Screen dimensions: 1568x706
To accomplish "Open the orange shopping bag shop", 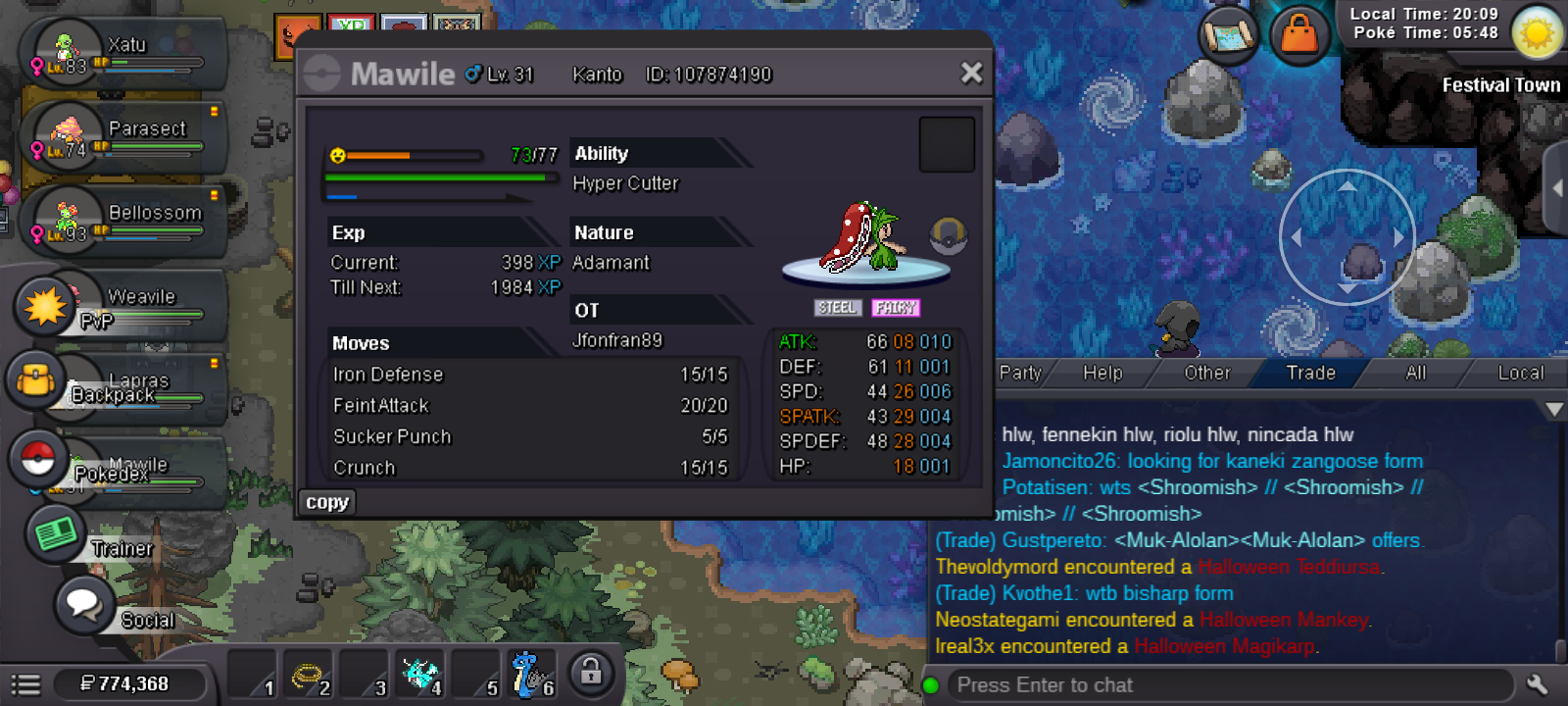I will tap(1299, 35).
